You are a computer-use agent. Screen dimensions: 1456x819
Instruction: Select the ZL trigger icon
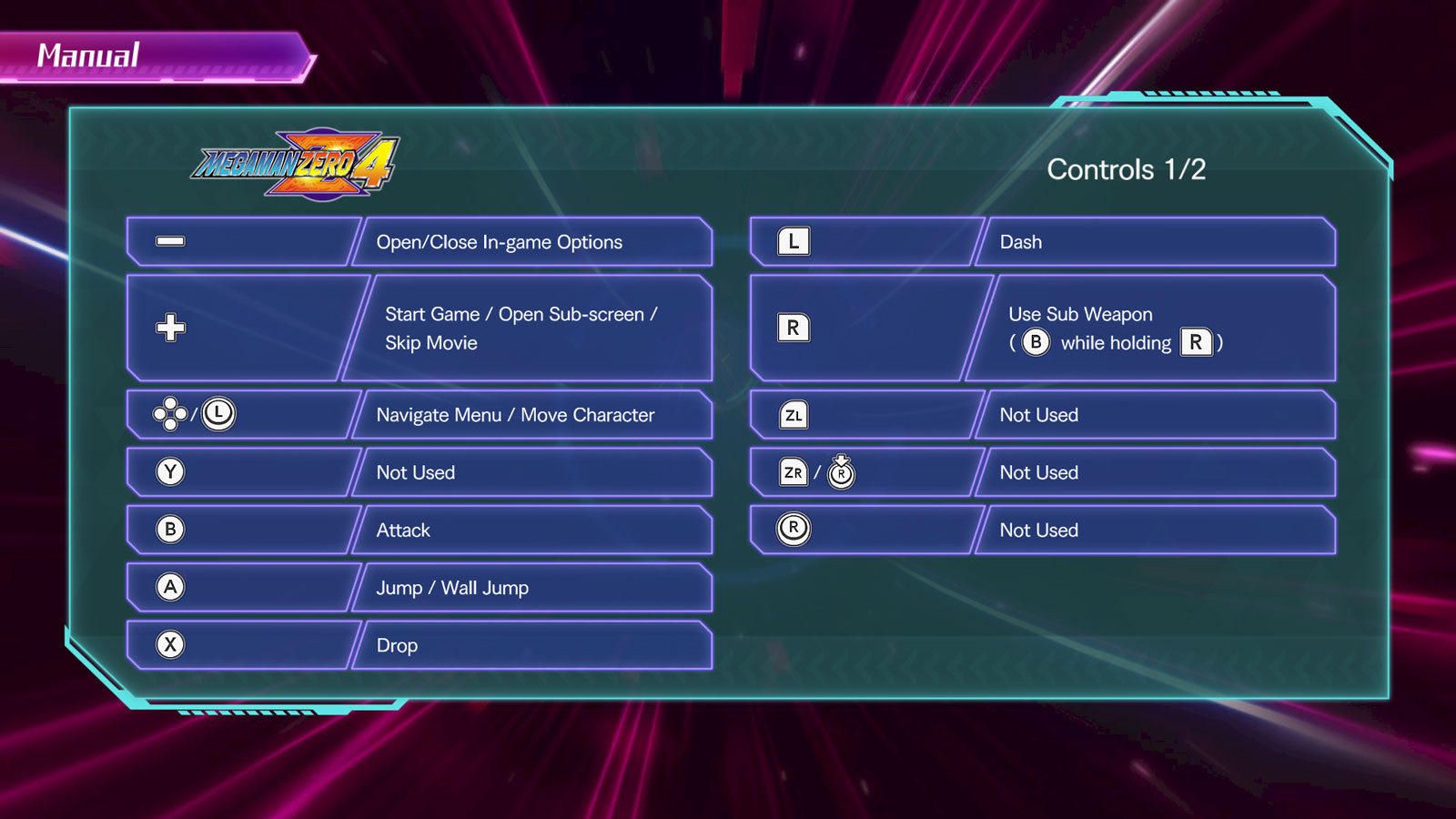tap(793, 414)
